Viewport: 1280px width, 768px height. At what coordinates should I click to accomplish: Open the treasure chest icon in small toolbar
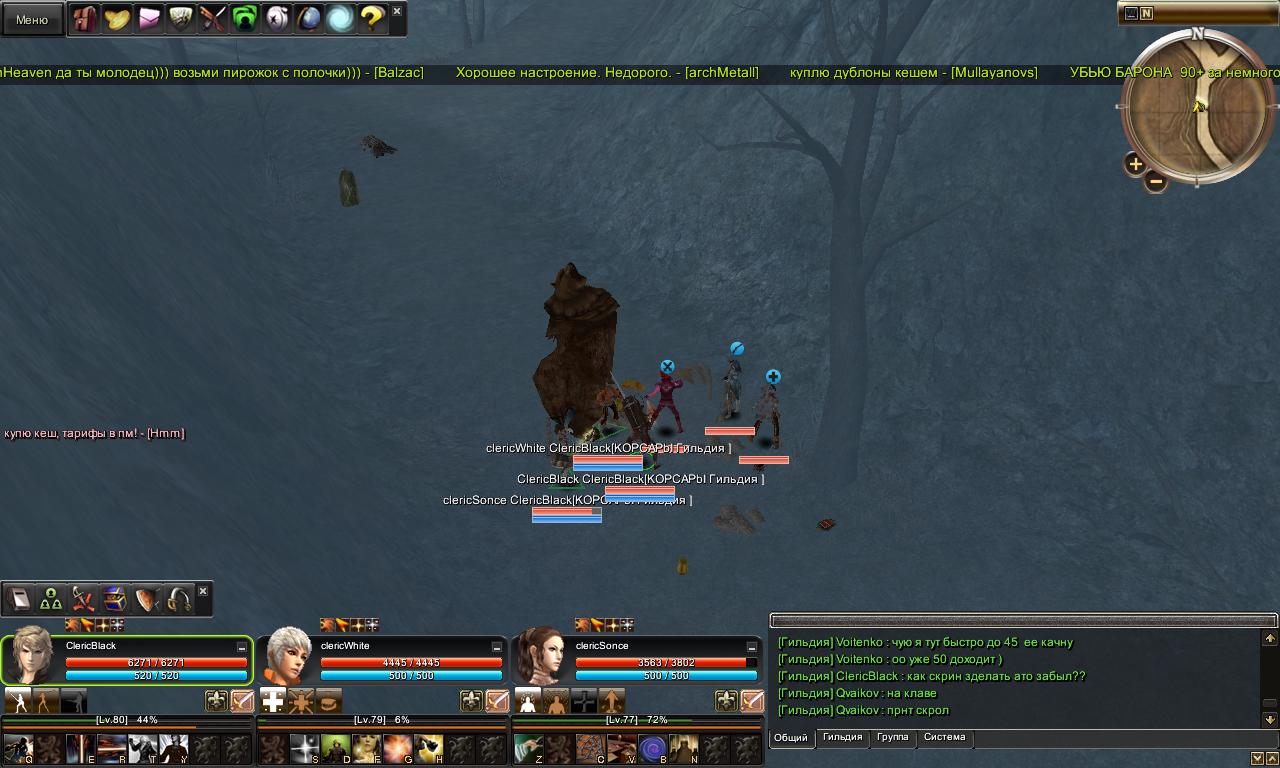pyautogui.click(x=114, y=599)
